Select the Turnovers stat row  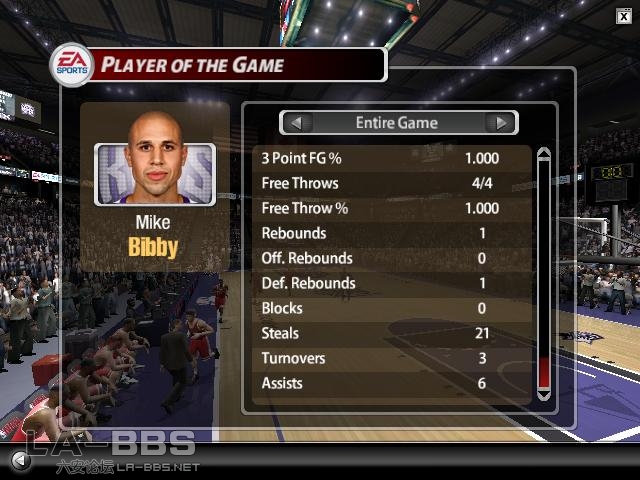coord(390,358)
